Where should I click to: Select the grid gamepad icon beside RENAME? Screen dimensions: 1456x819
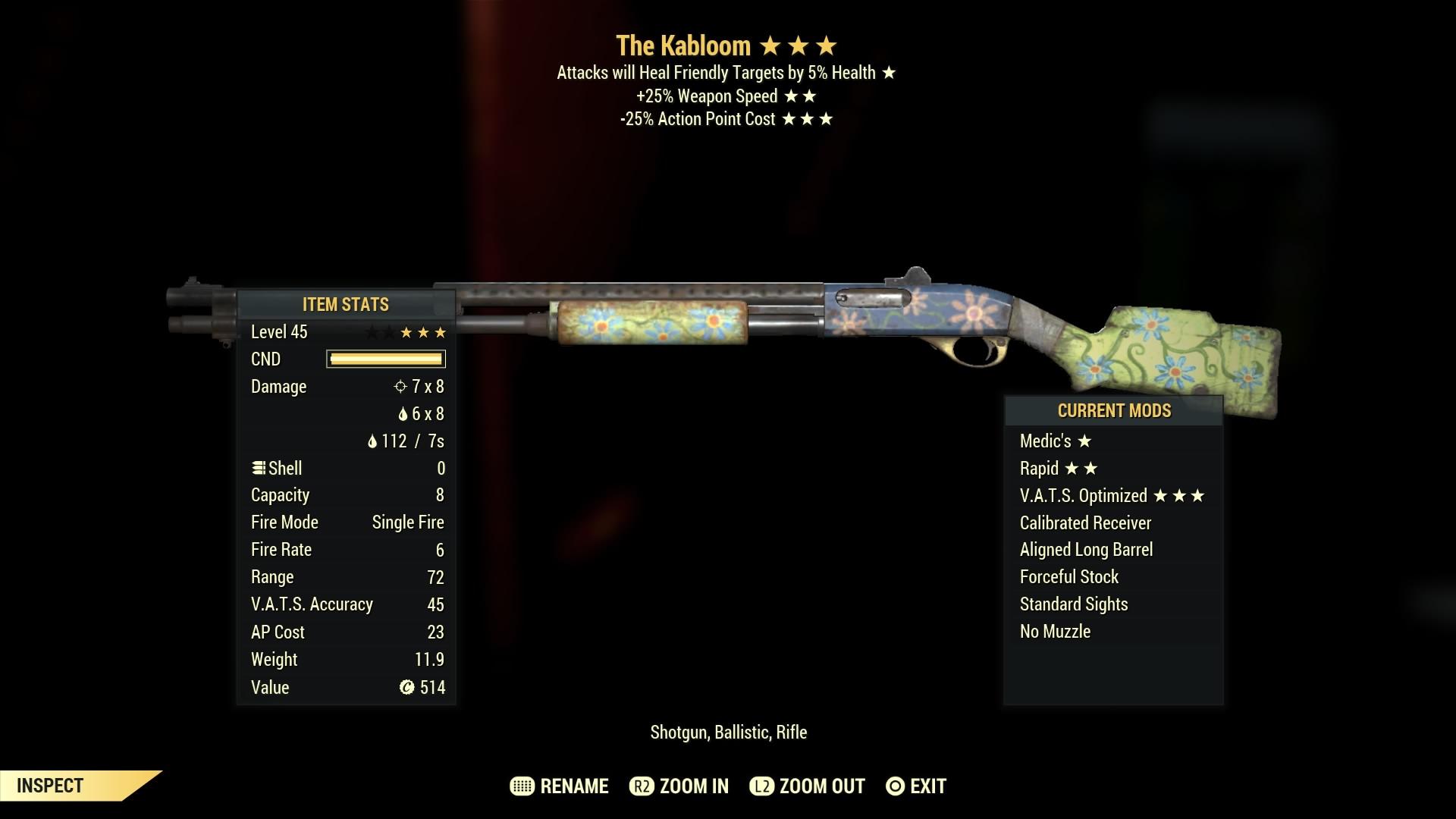(x=521, y=786)
